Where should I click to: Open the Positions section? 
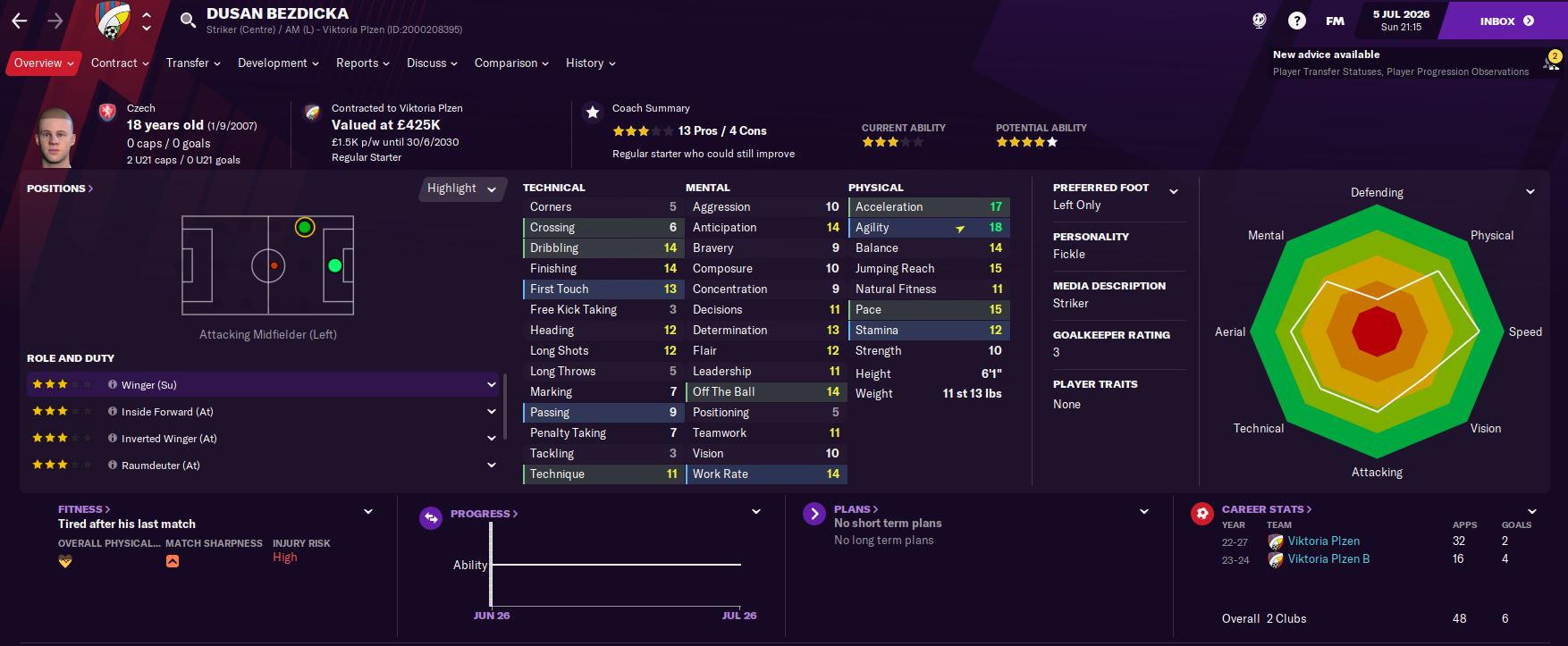pyautogui.click(x=60, y=189)
